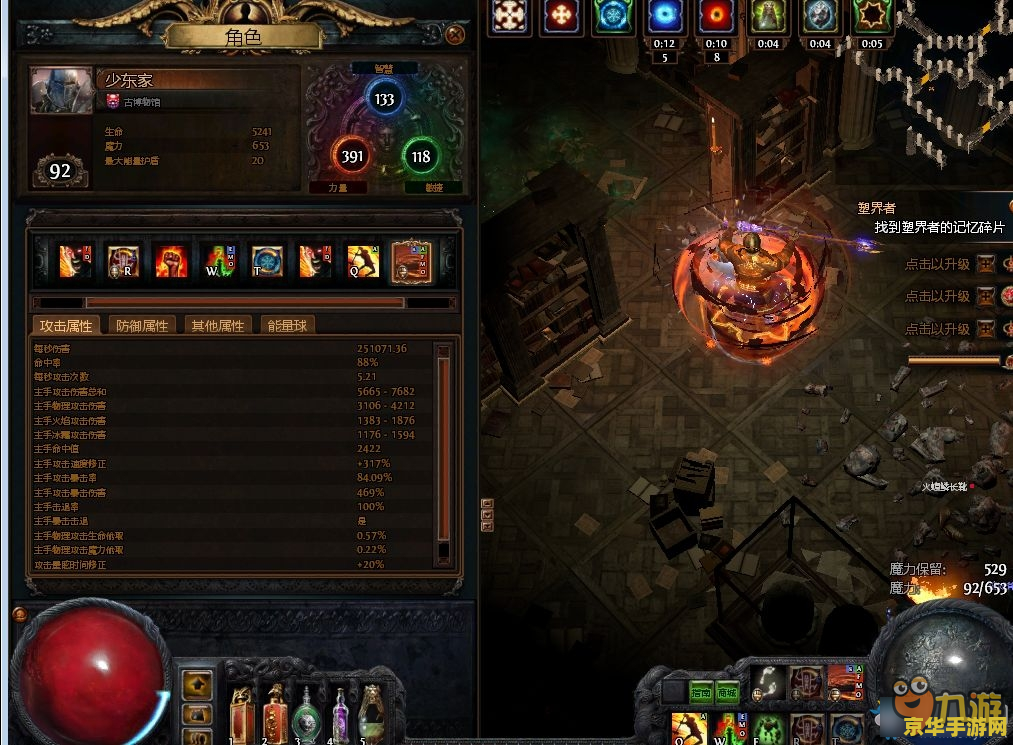Click the character portrait
This screenshot has height=745, width=1013.
pos(59,91)
